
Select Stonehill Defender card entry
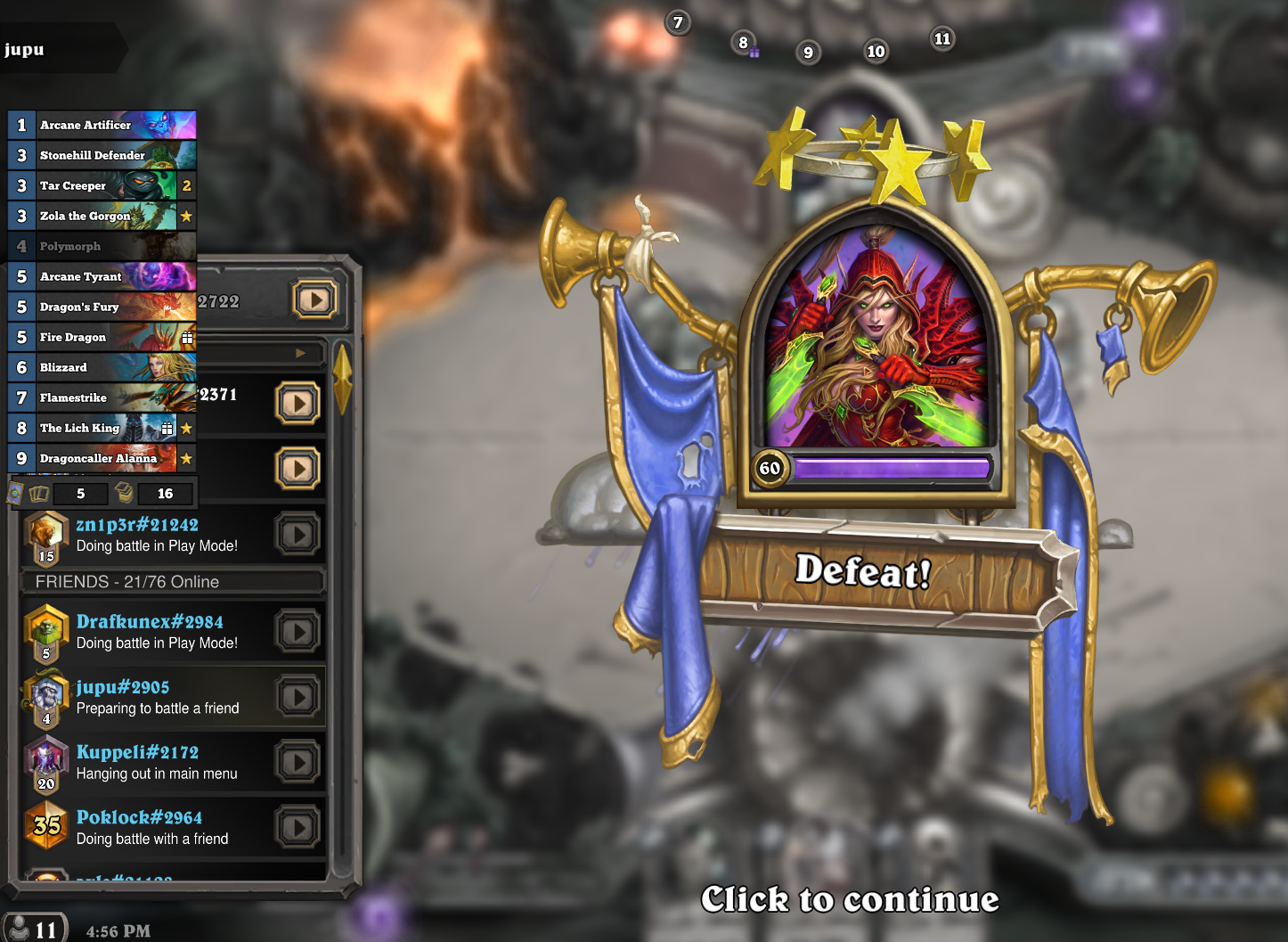coord(102,155)
